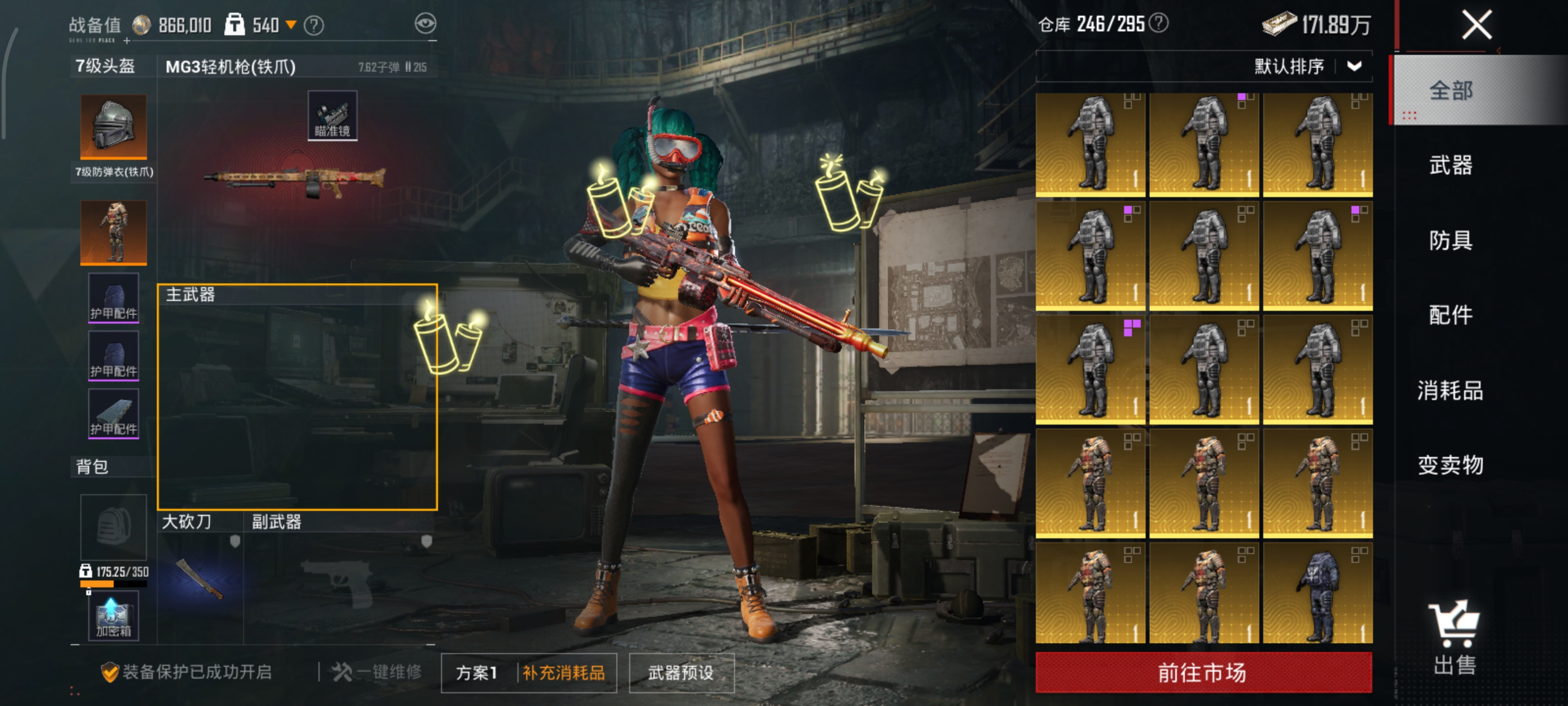Select the 防具 armor tab

1450,240
